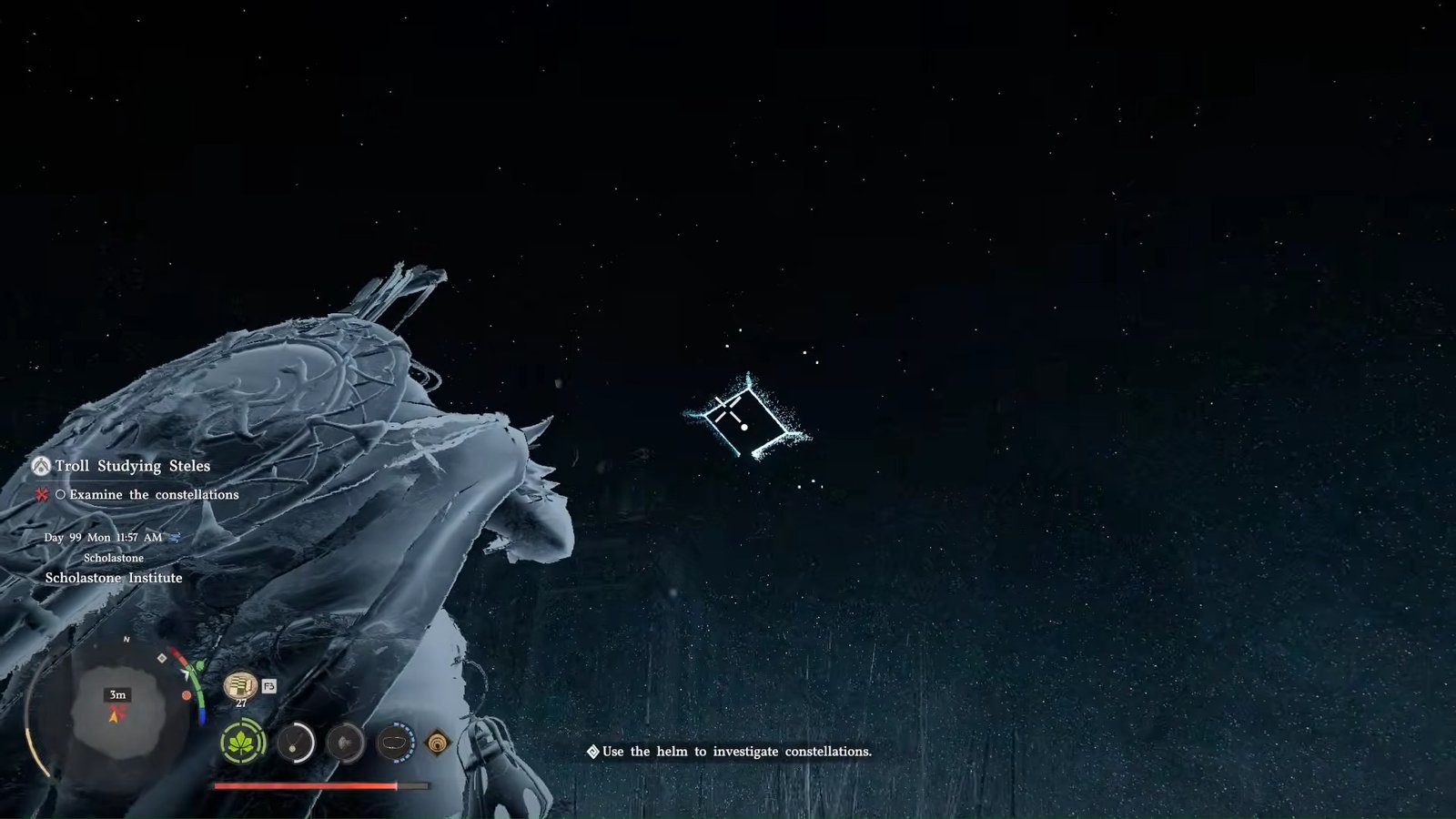Select the food item slot showing 27

[239, 684]
